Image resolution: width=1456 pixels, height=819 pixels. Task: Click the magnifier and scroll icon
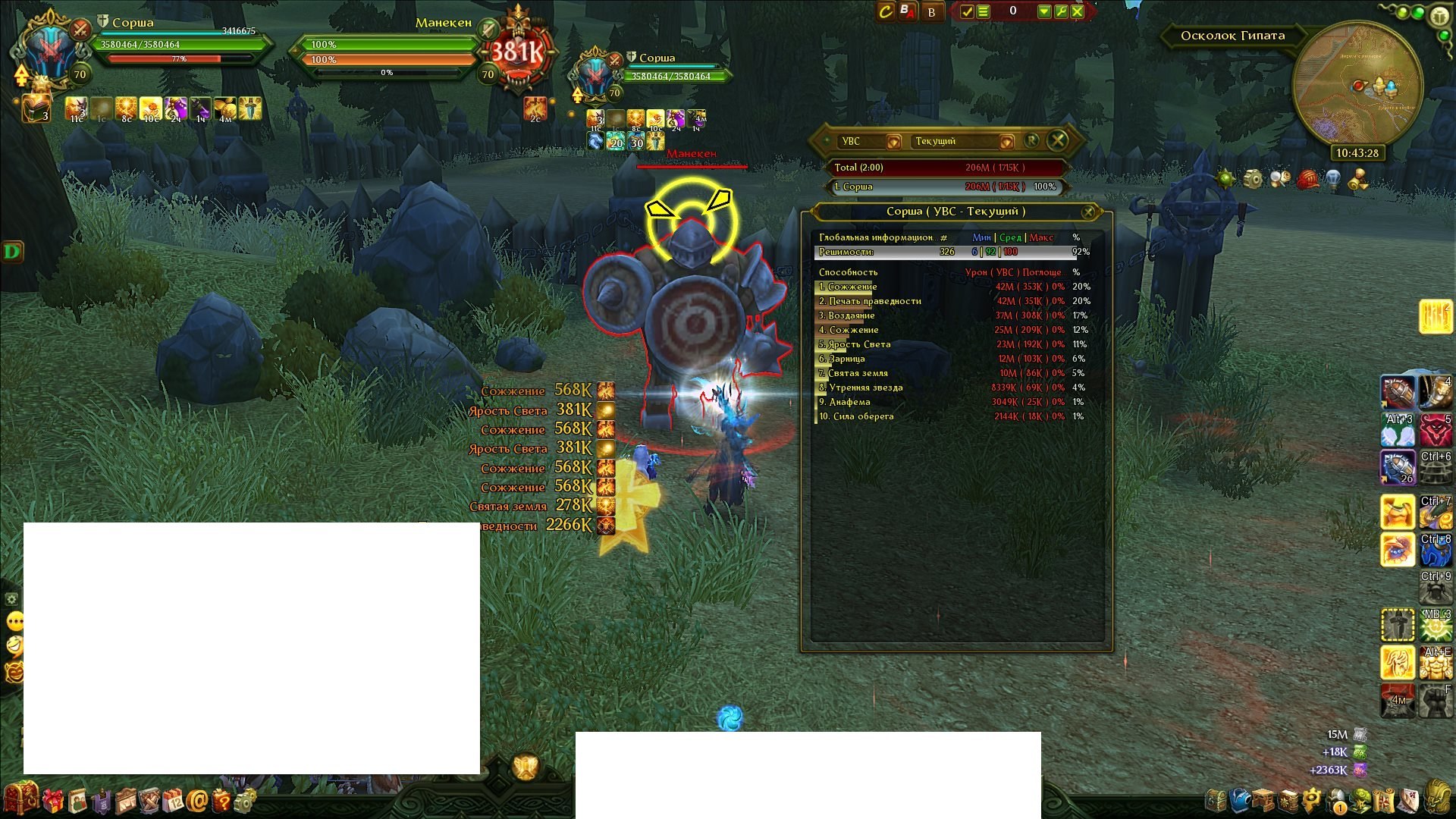1280,180
